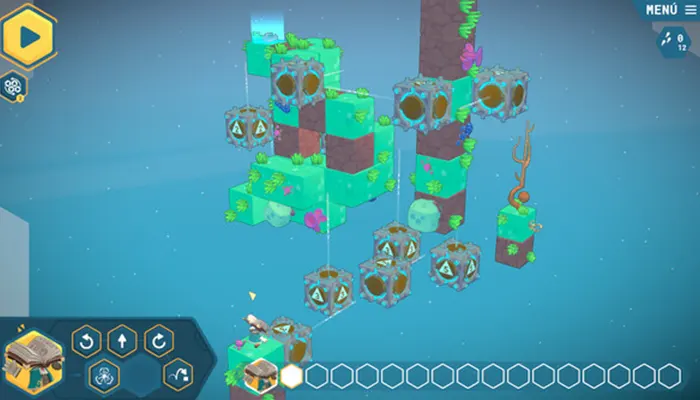Click the robot icon at the sequence start
The height and width of the screenshot is (400, 700).
coord(260,375)
